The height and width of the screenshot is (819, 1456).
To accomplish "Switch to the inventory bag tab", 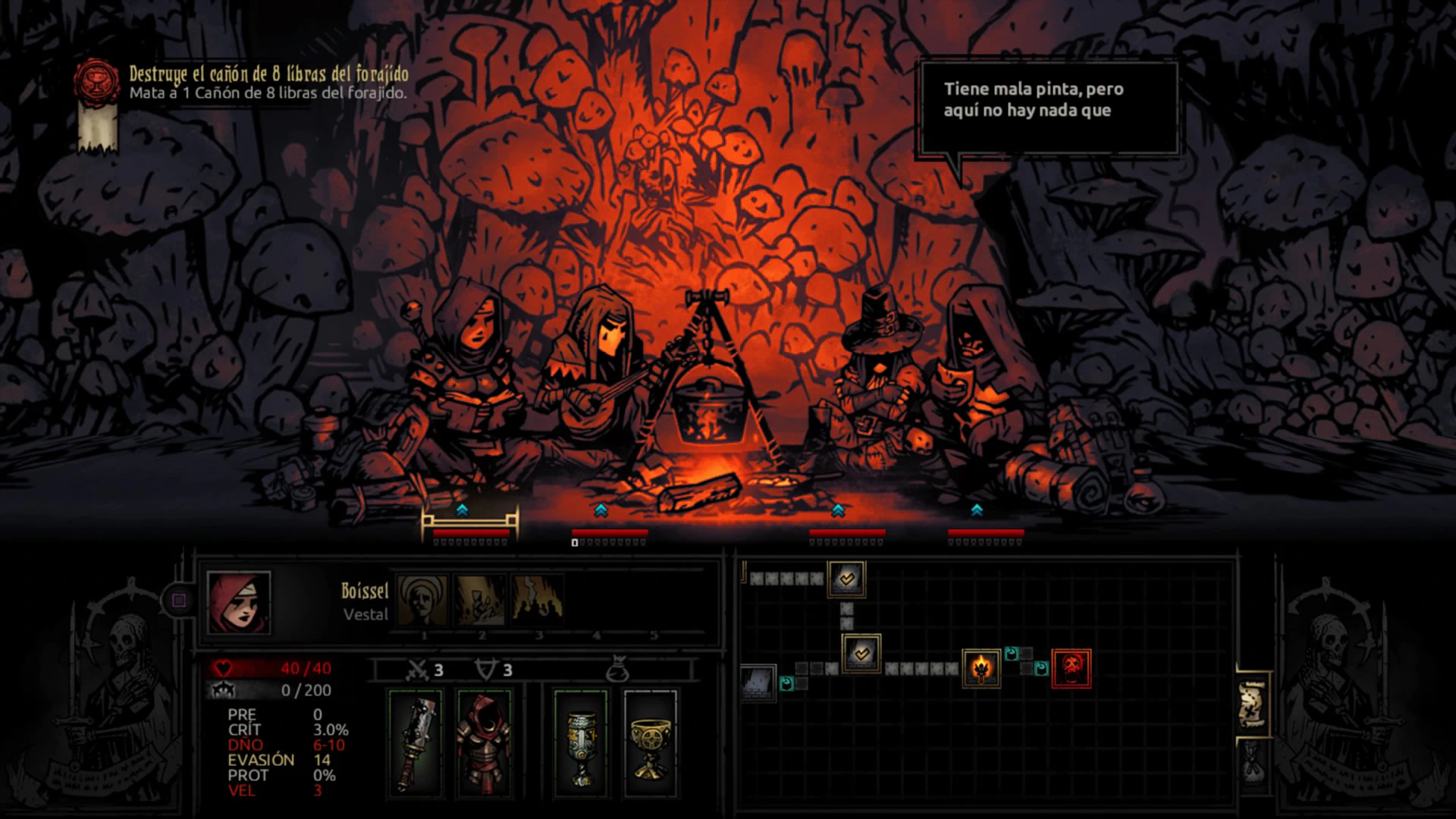I will [1251, 762].
